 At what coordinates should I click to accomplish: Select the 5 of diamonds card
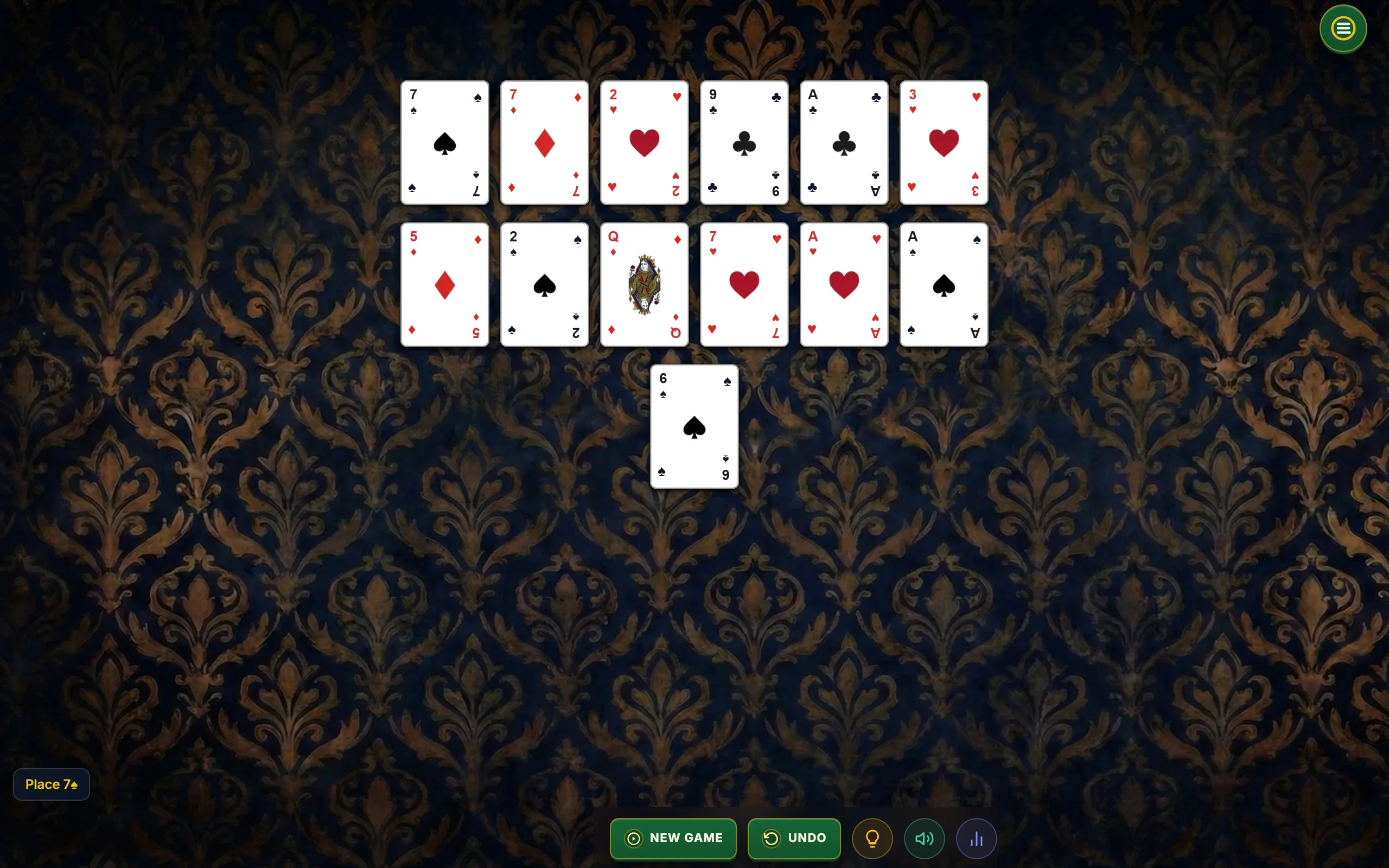tap(445, 284)
